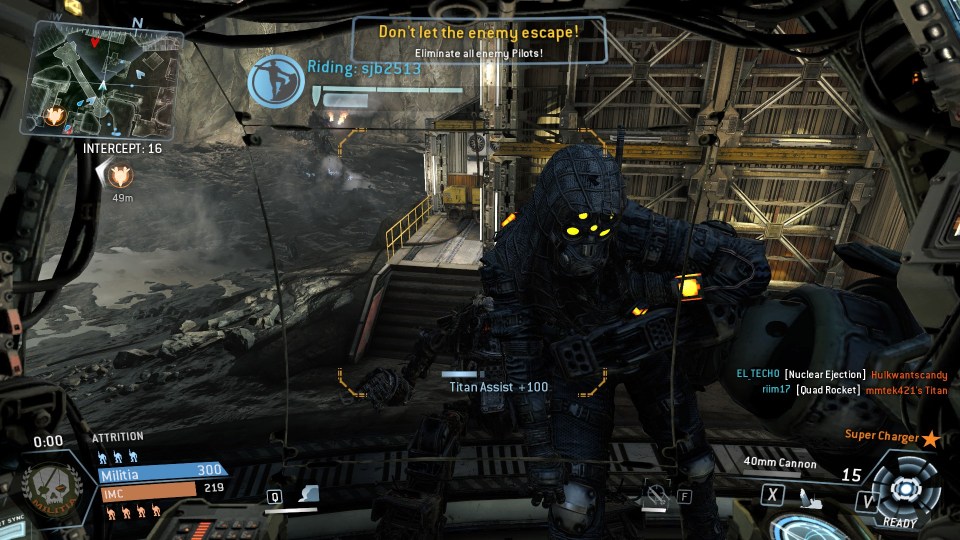Click the Super Charger star icon
This screenshot has width=960, height=540.
pos(931,437)
